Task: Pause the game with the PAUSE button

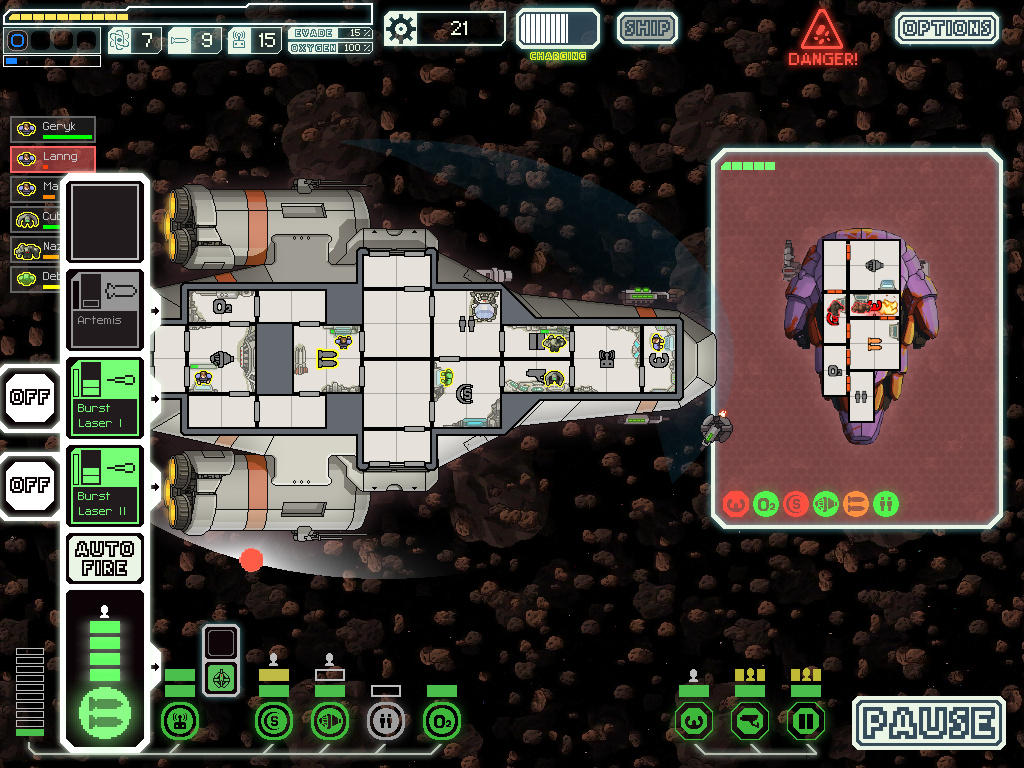Action: [928, 723]
